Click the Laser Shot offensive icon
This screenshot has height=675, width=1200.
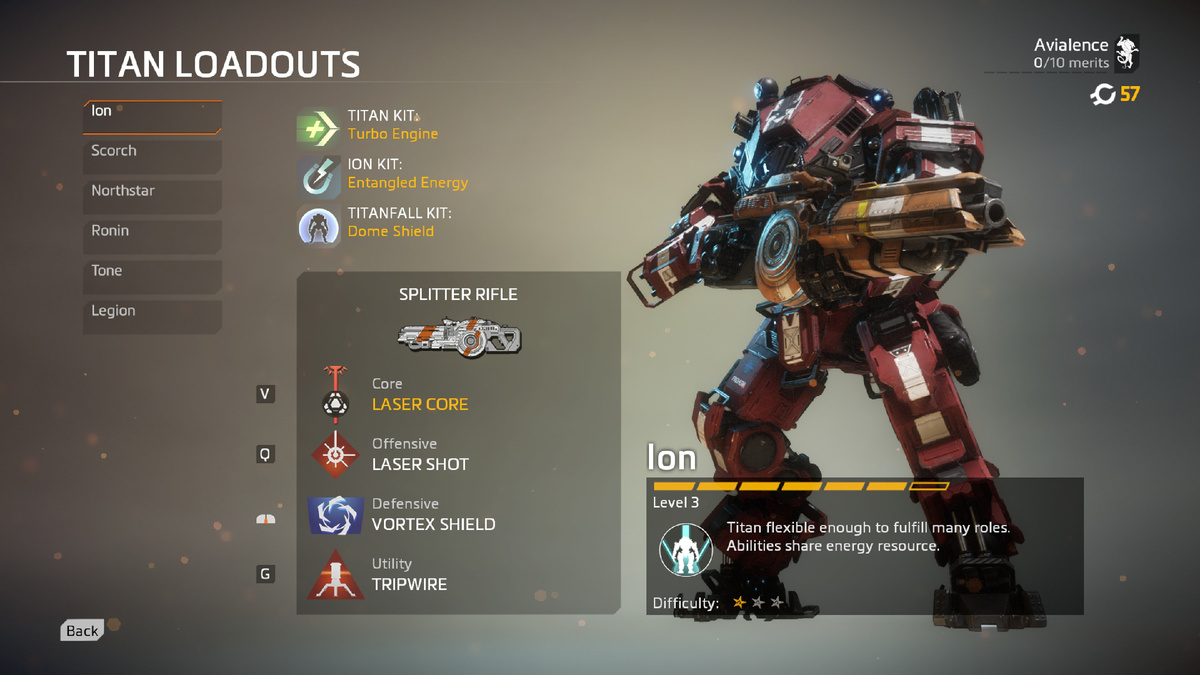[x=335, y=455]
